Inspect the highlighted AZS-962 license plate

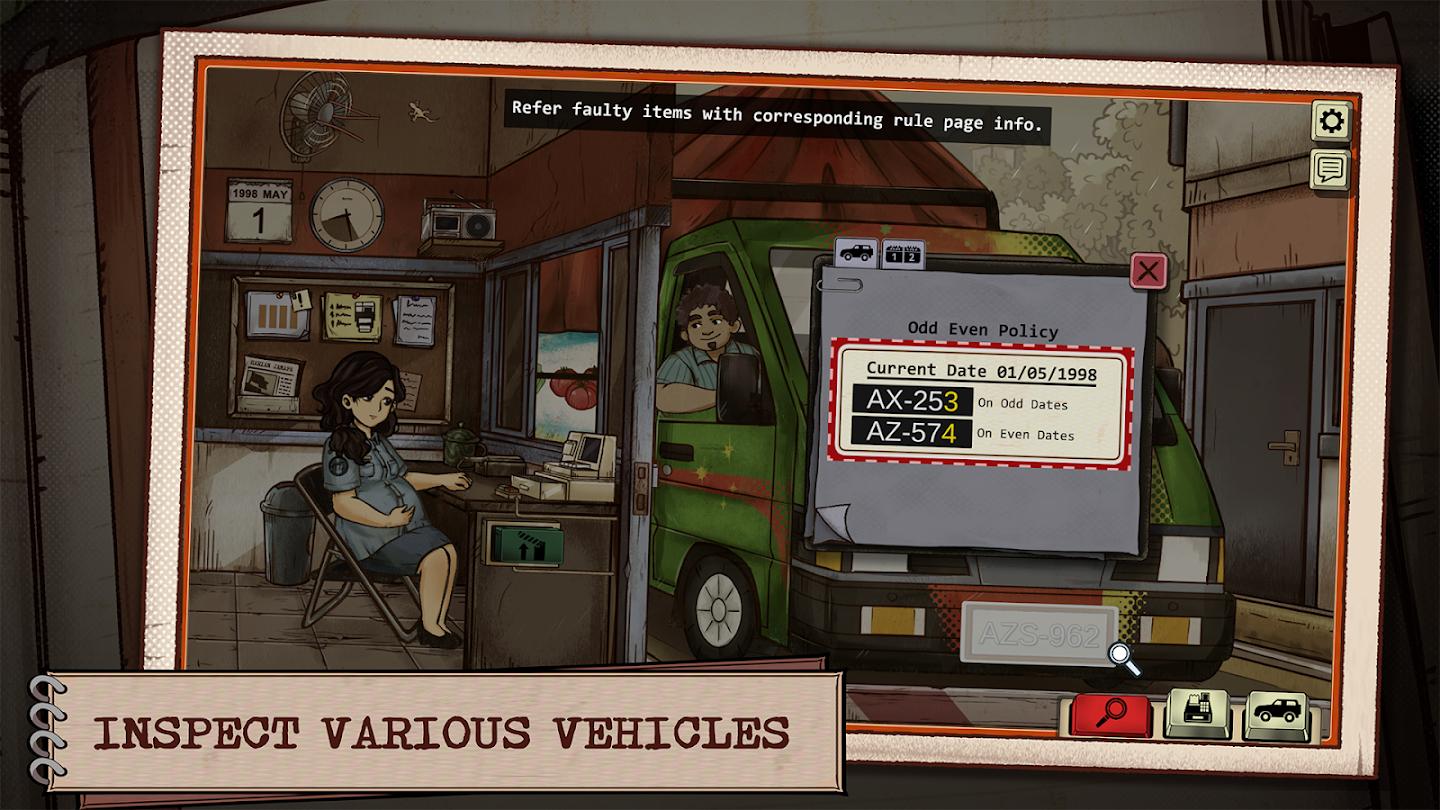[x=1038, y=635]
